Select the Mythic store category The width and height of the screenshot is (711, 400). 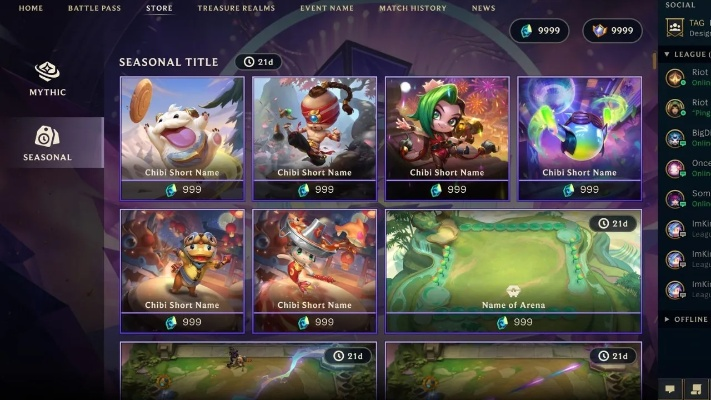(x=47, y=80)
